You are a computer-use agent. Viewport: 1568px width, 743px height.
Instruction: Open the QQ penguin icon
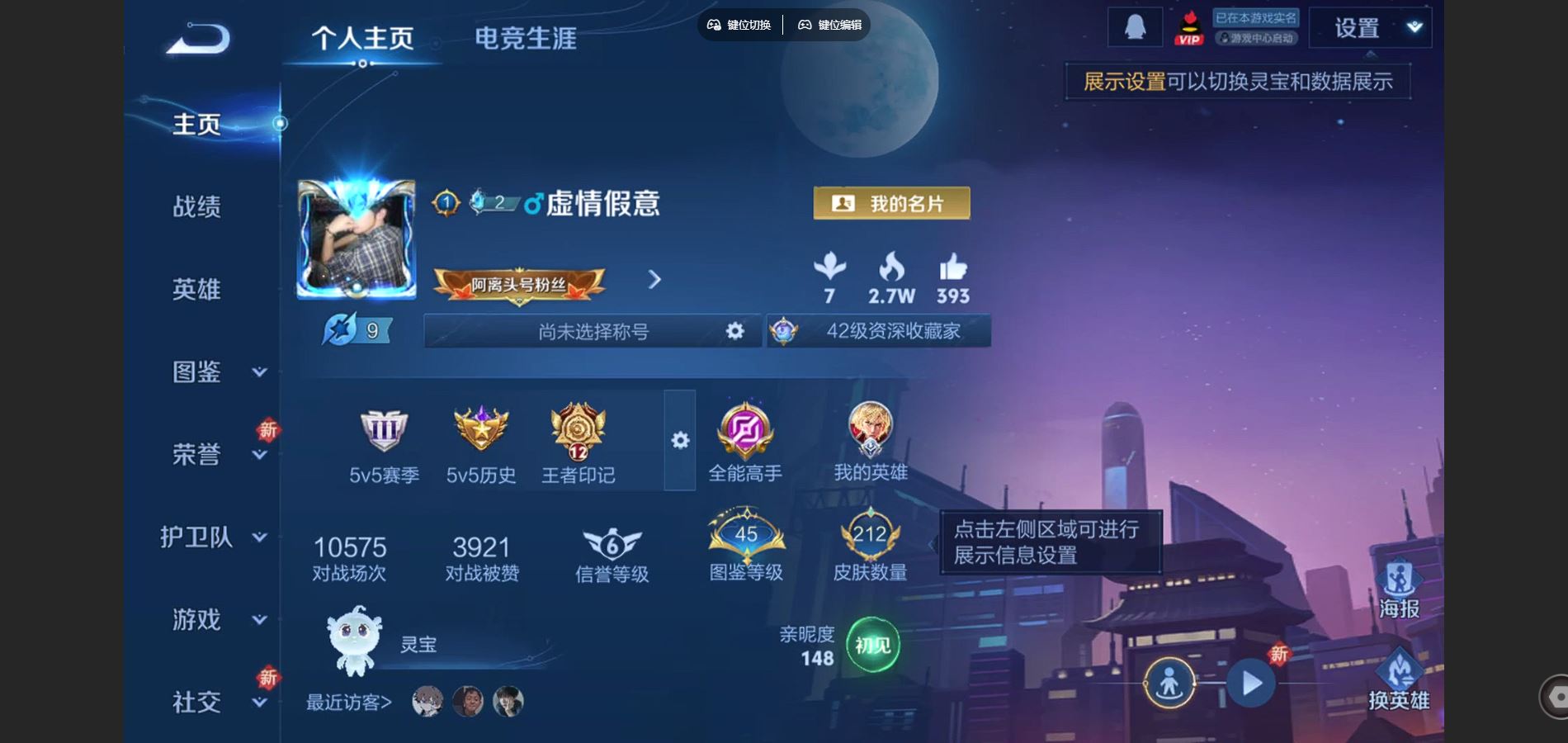pyautogui.click(x=1136, y=26)
